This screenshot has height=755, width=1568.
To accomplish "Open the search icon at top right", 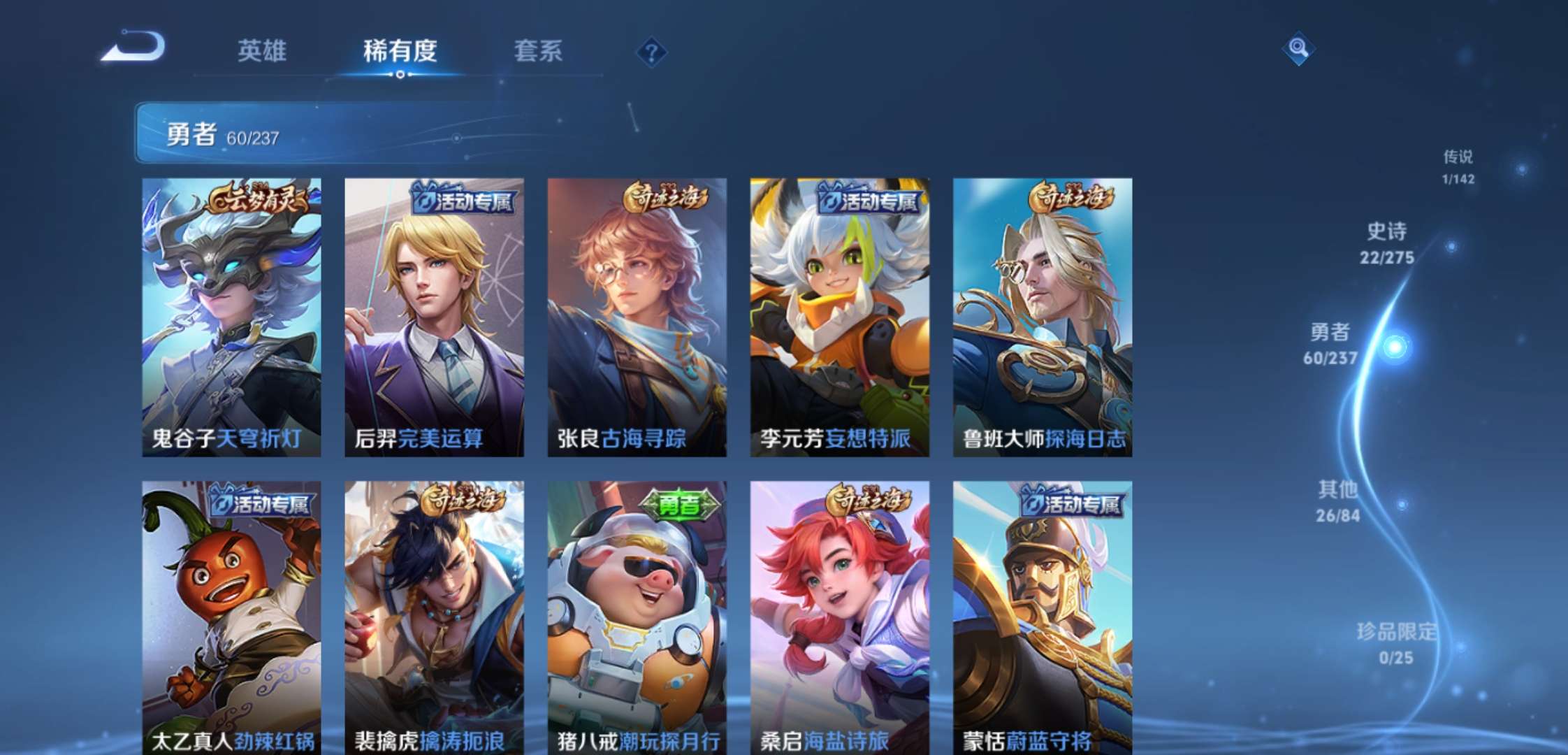I will point(1298,49).
